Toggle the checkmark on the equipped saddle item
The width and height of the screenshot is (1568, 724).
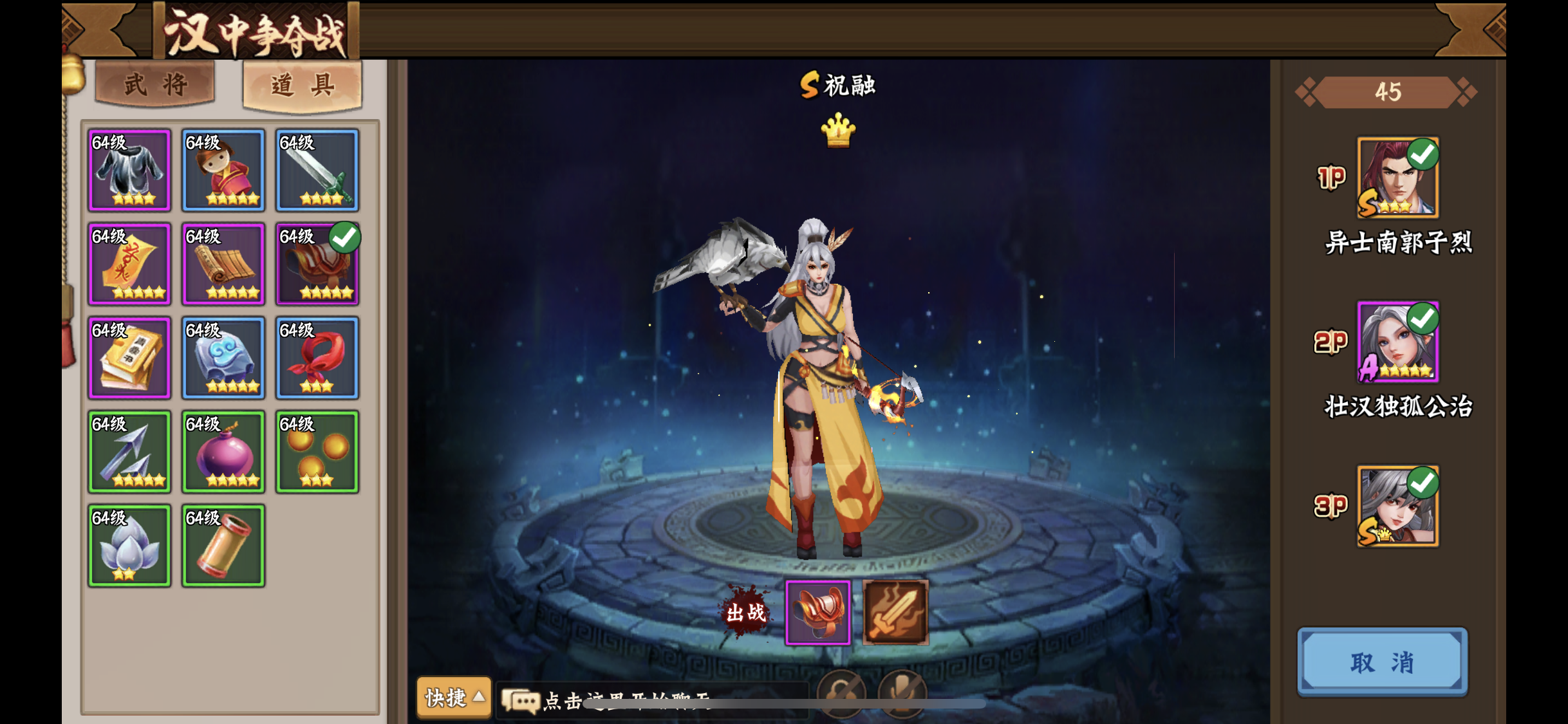pos(346,237)
